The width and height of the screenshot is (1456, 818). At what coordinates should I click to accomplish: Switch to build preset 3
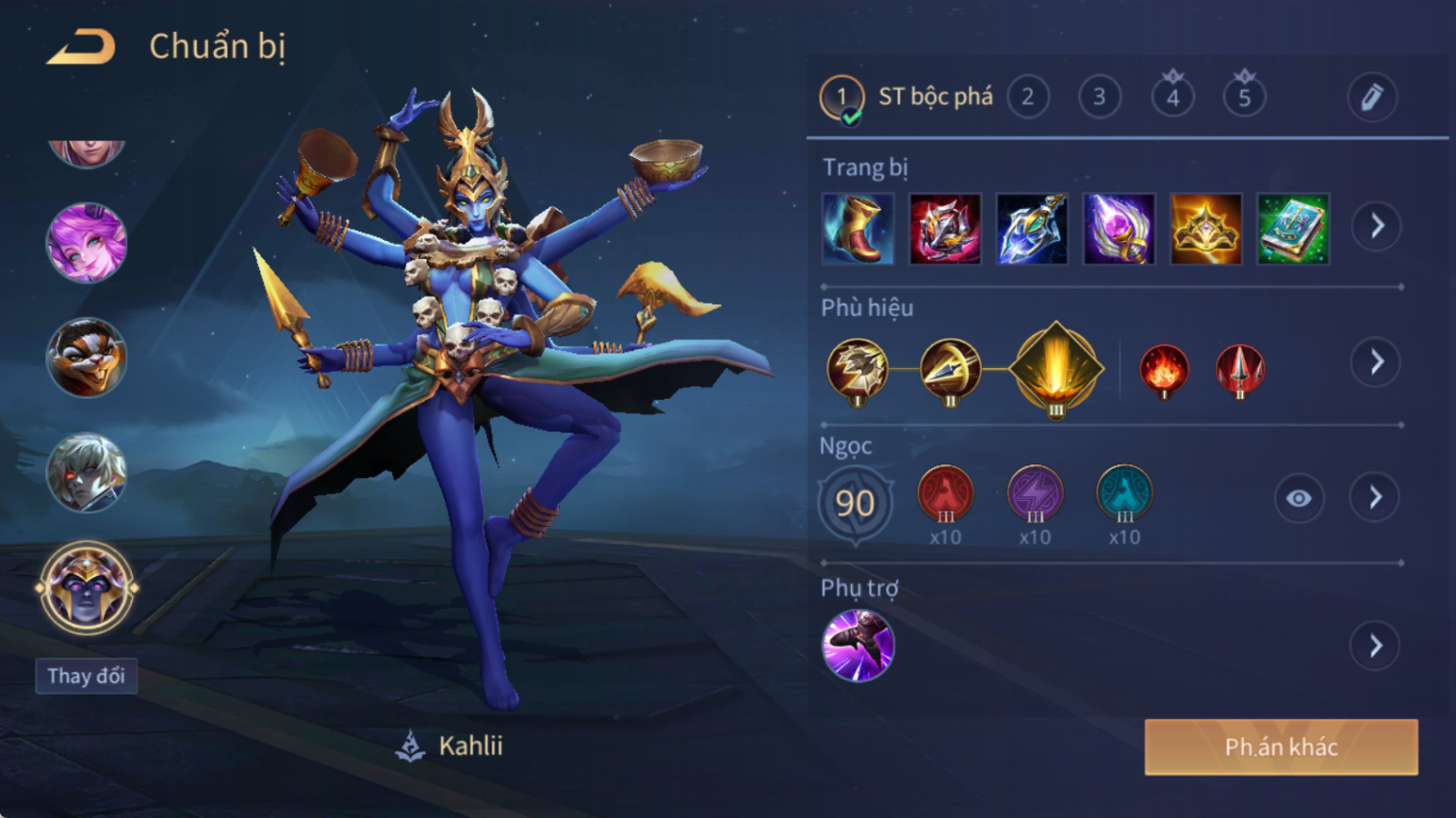(x=1099, y=97)
